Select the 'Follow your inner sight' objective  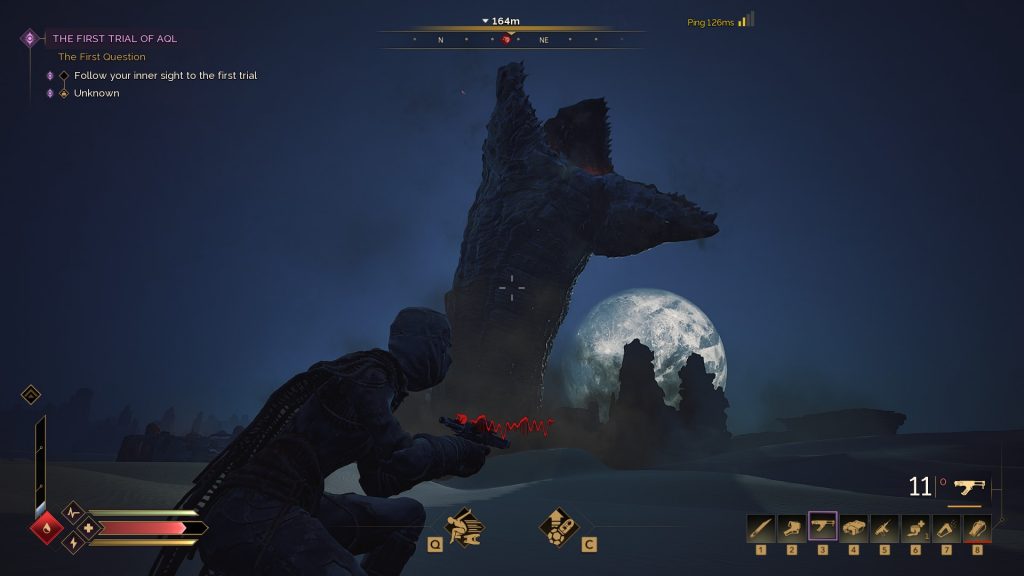click(x=165, y=75)
